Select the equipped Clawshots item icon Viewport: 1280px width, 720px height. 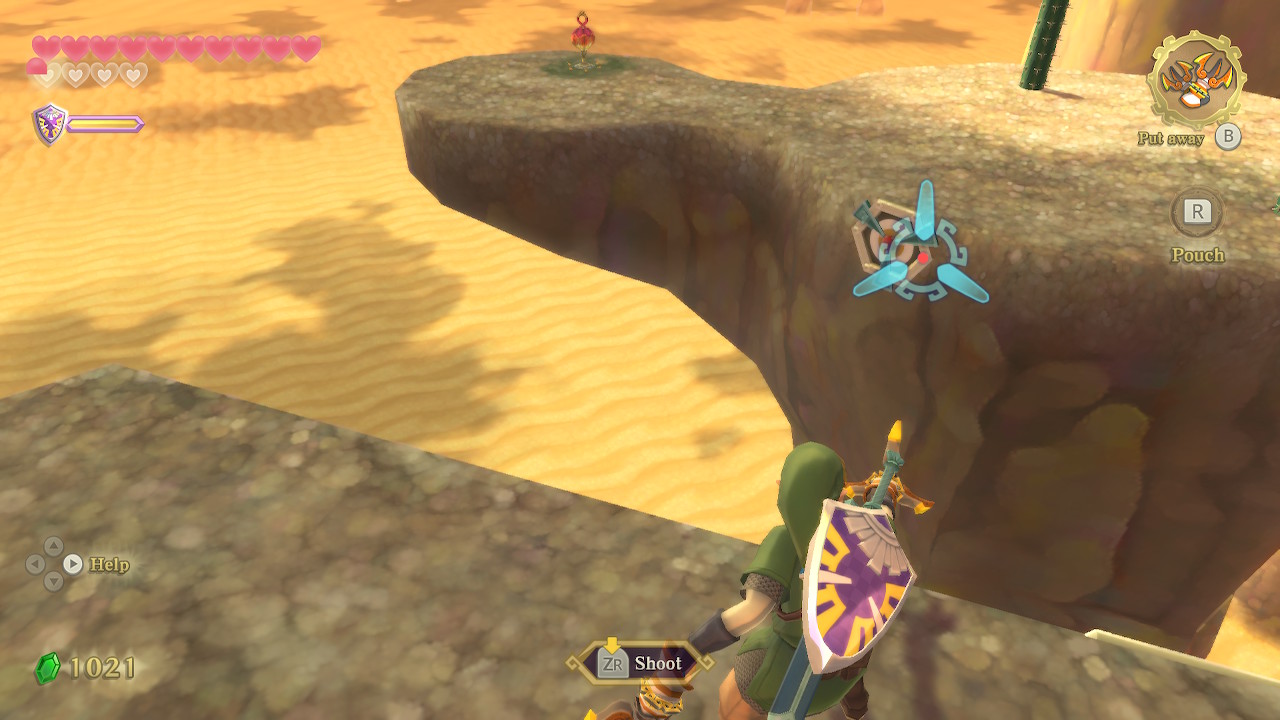tap(1195, 79)
